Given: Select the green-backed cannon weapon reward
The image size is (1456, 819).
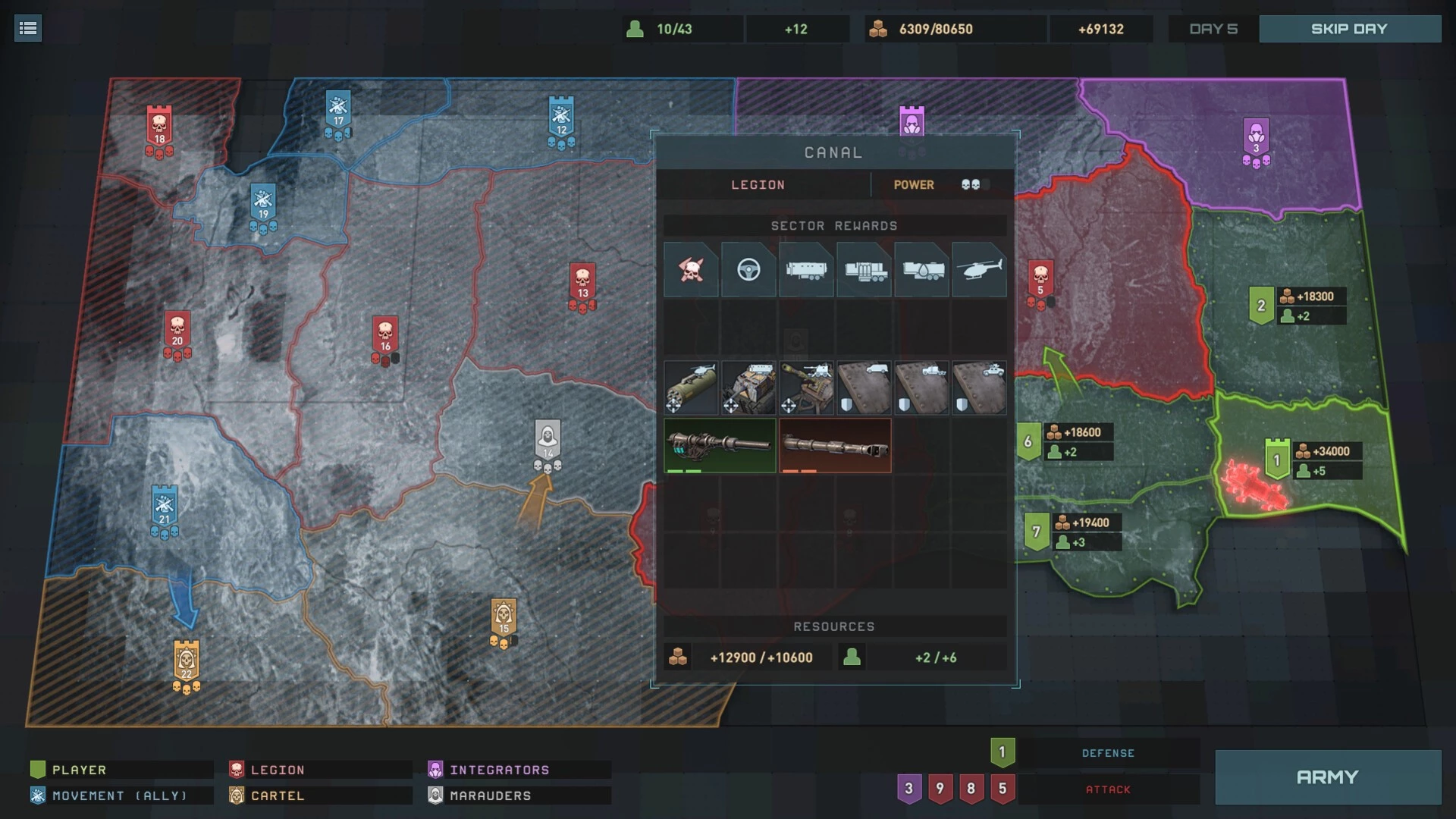Looking at the screenshot, I should pyautogui.click(x=720, y=445).
